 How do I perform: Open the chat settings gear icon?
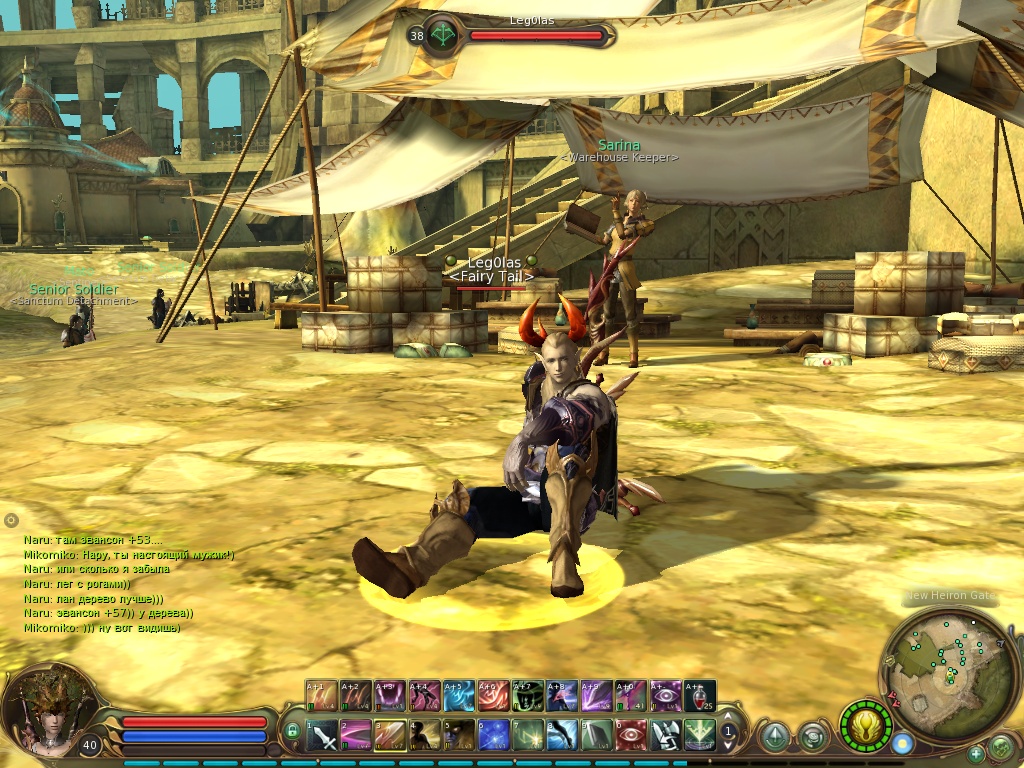(11, 520)
